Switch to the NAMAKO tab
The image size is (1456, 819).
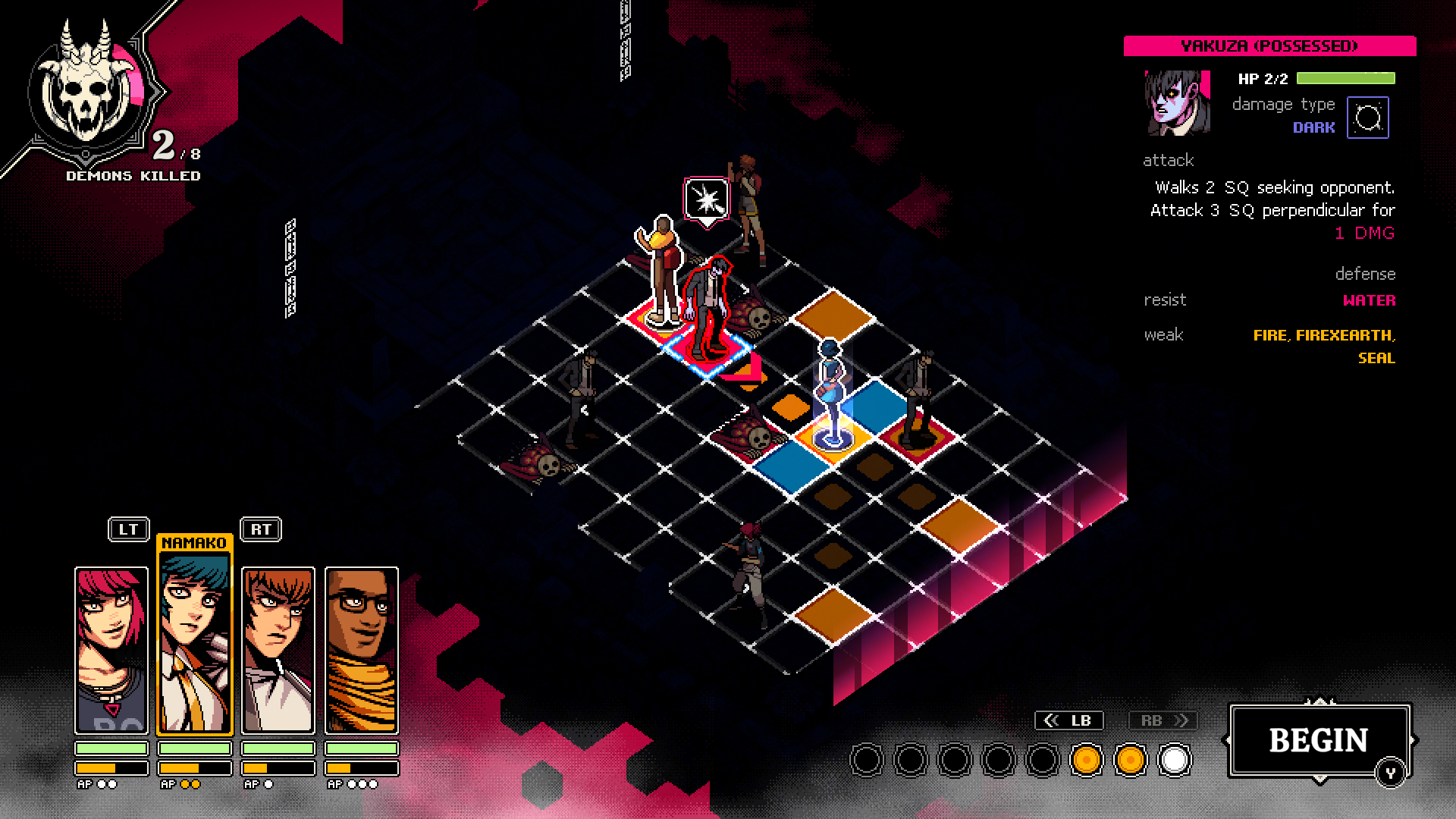(195, 541)
